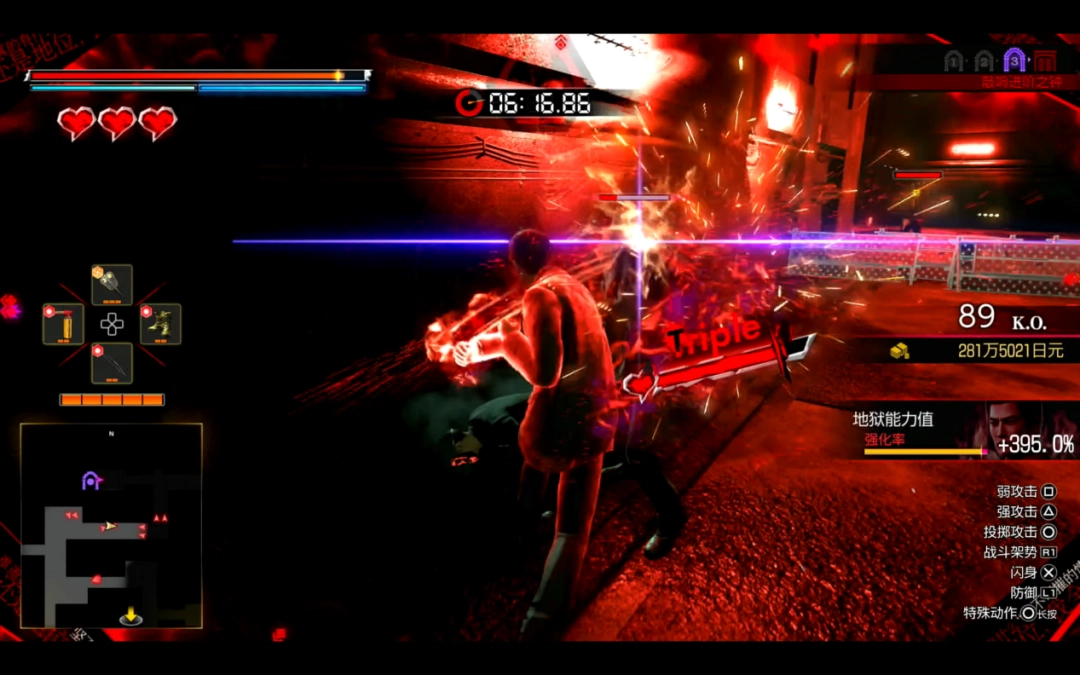Viewport: 1080px width, 675px height.
Task: Click the red final gate stage icon
Action: (1045, 60)
